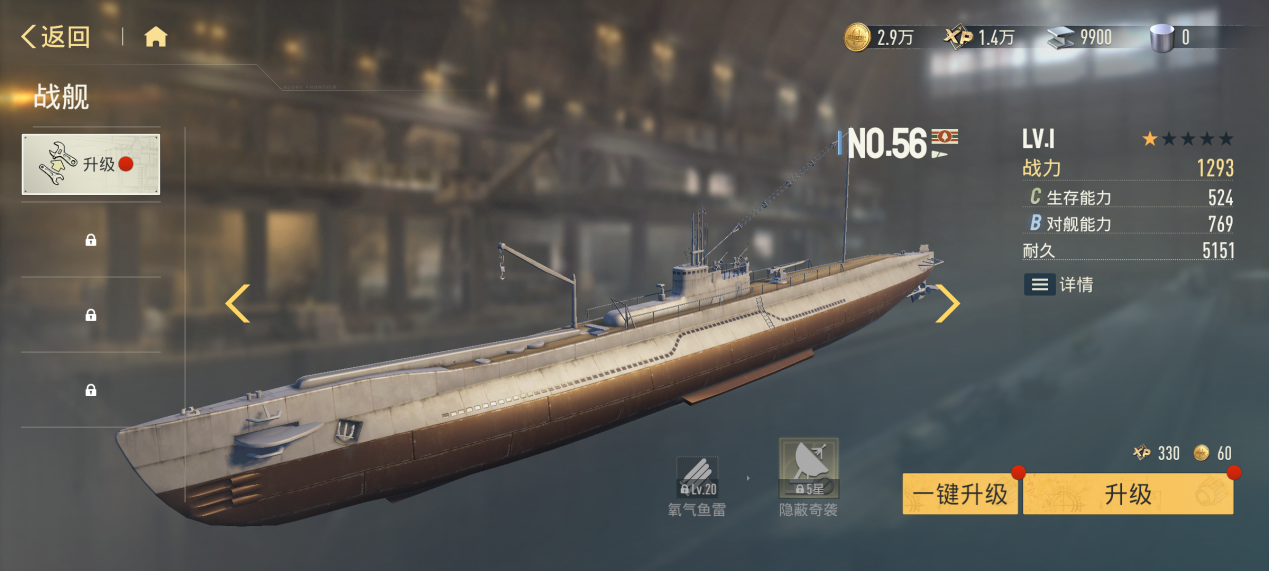This screenshot has width=1269, height=571.
Task: Tap the 一键升级 one-click upgrade button
Action: click(960, 494)
